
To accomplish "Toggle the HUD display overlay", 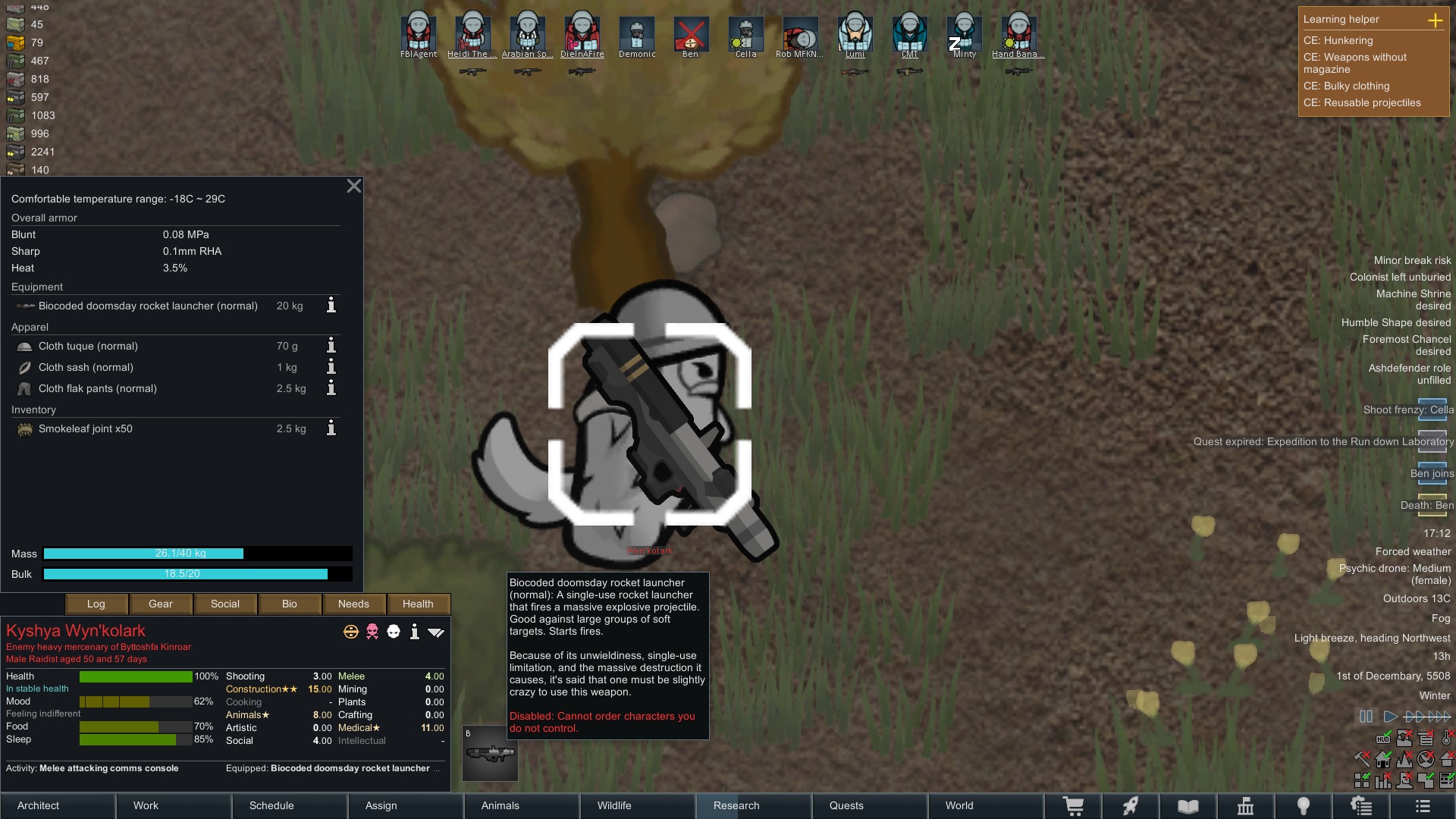I will 1383,739.
